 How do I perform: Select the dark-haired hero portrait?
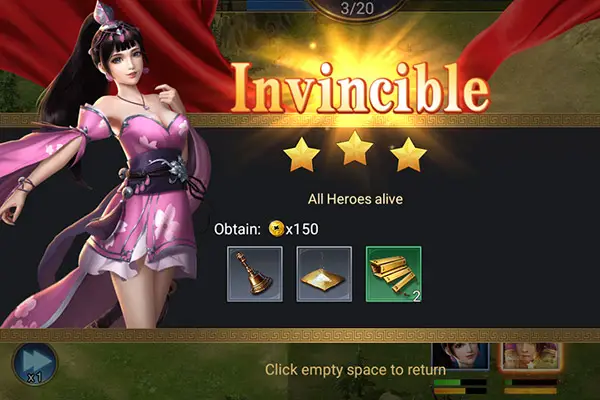460,355
